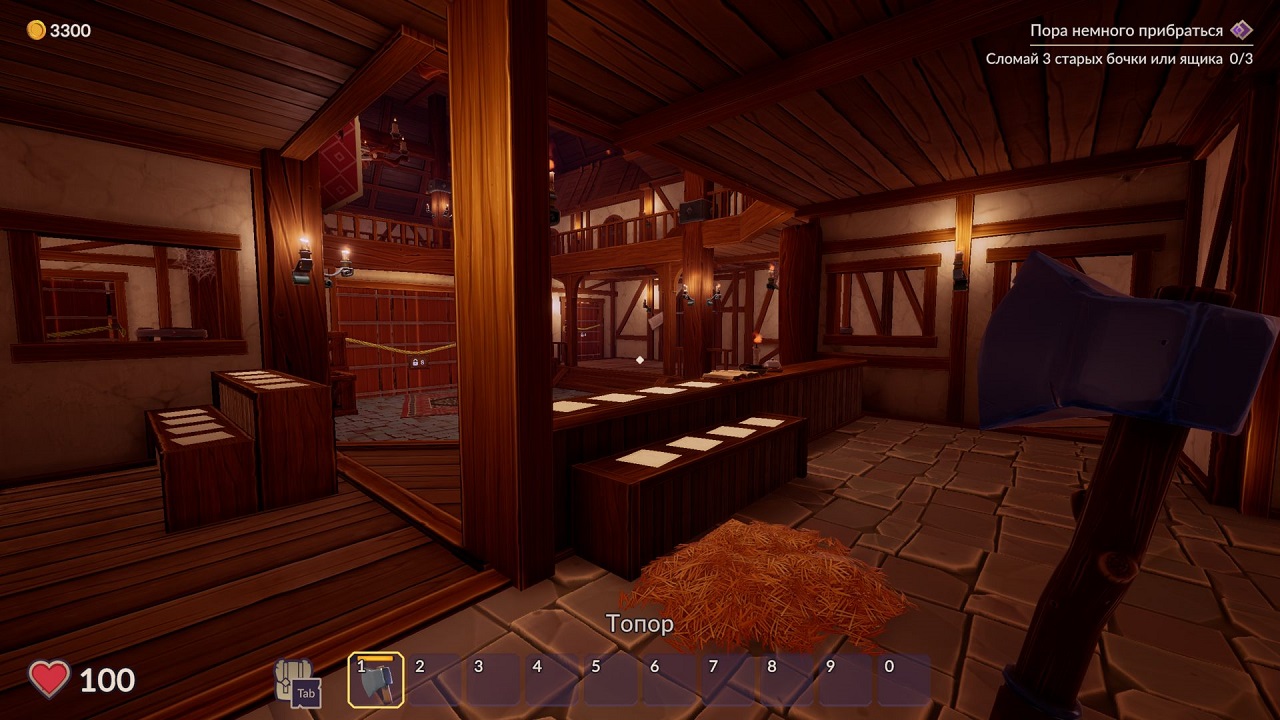Open the backpack inventory icon
Image resolution: width=1280 pixels, height=720 pixels.
coord(294,680)
